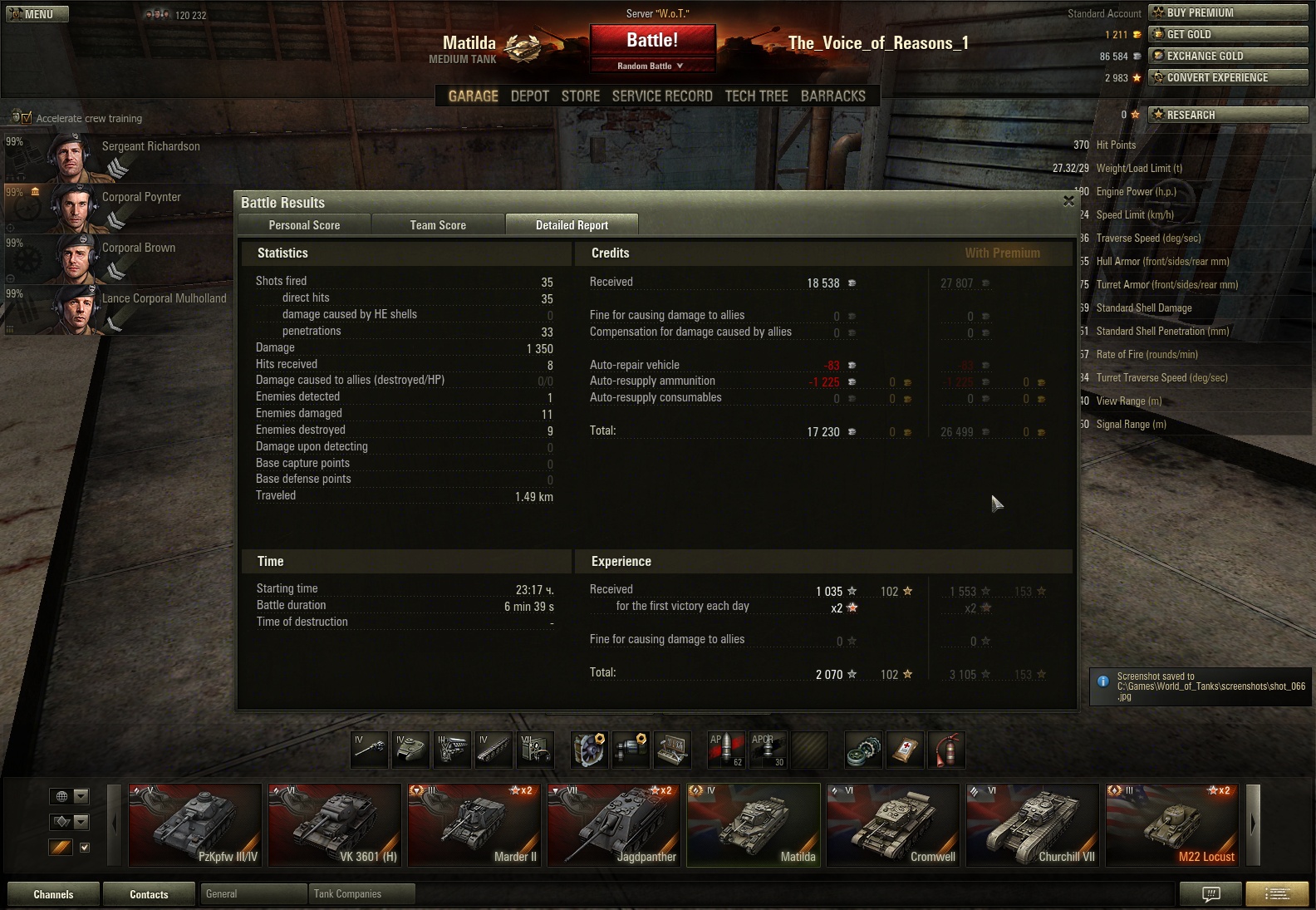Viewport: 1316px width, 910px height.
Task: Go to the Barracks
Action: [832, 96]
